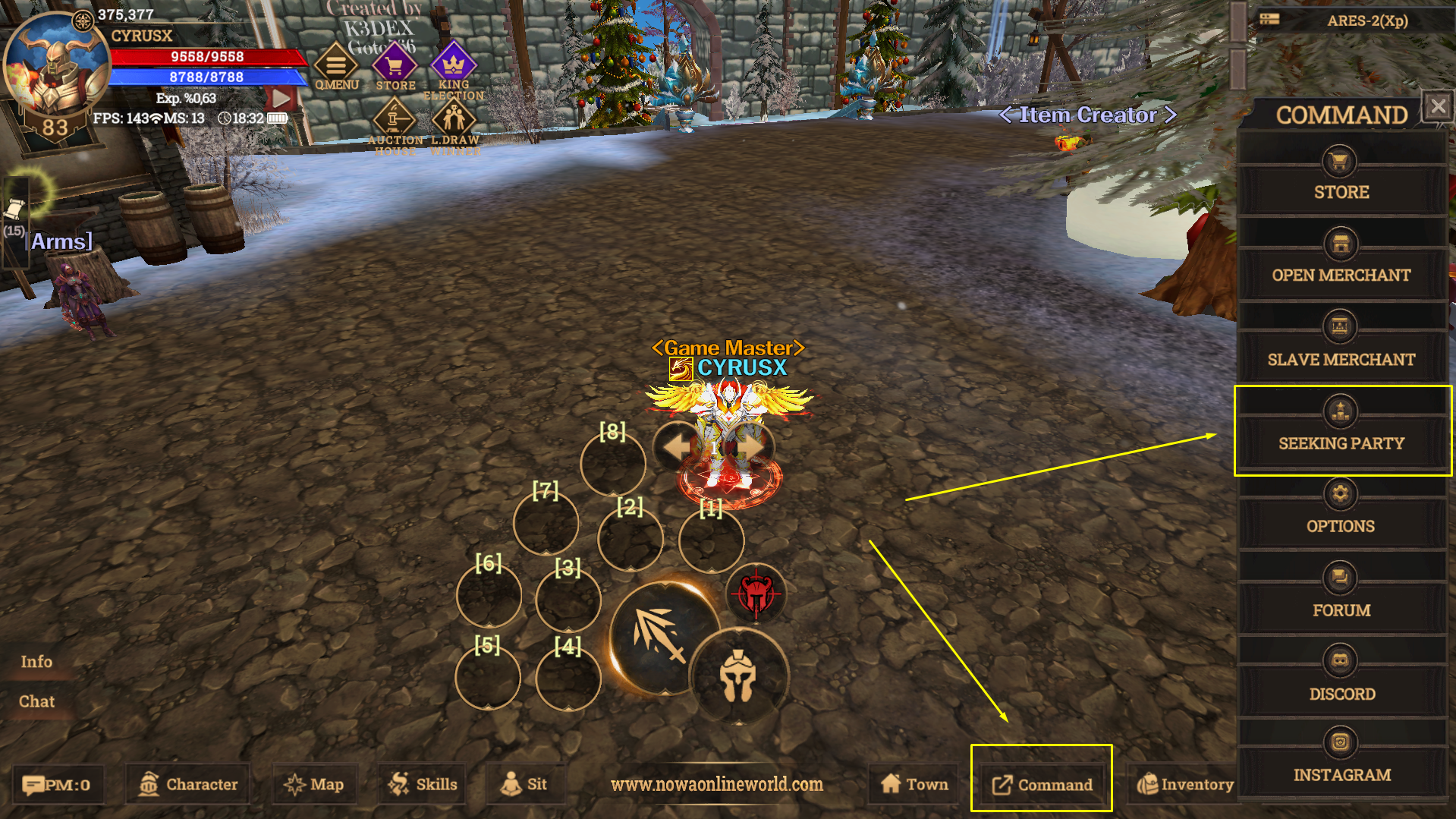1456x819 pixels.
Task: Toggle Sit mode on the bottom bar
Action: pyautogui.click(x=525, y=783)
